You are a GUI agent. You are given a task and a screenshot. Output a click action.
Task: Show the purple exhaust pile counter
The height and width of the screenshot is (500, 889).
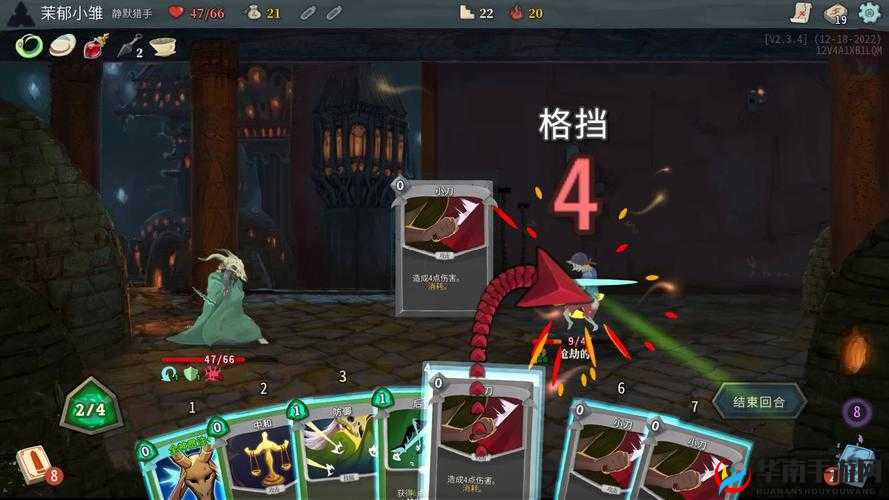(855, 412)
